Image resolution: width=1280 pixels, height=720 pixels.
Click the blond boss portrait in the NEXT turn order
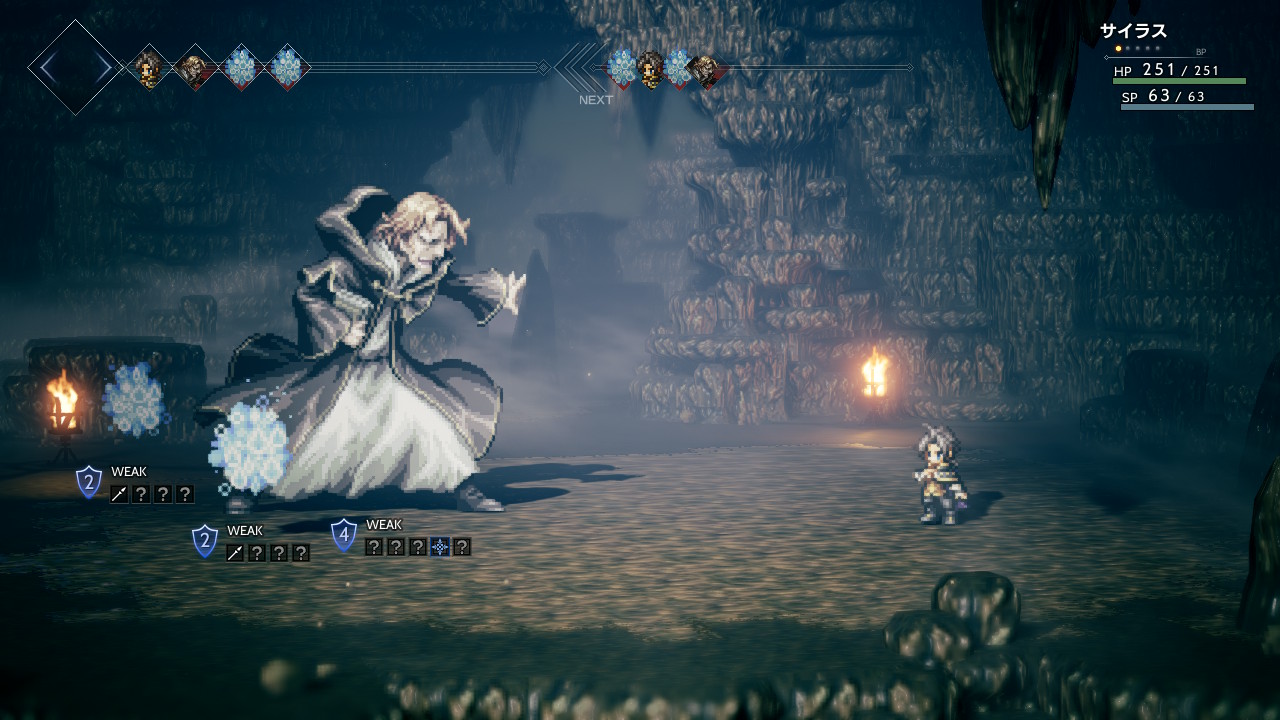click(705, 69)
